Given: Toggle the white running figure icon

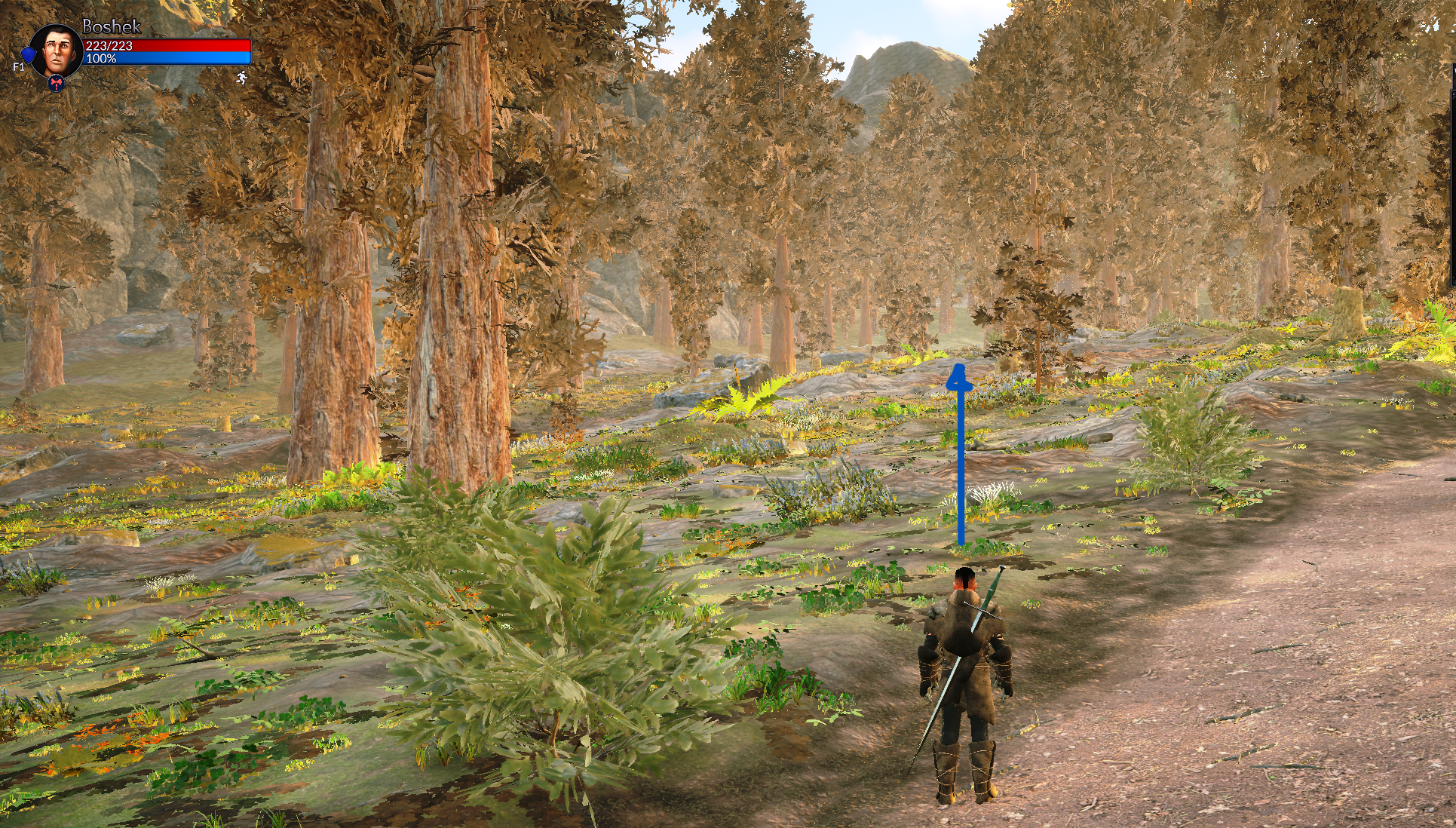Looking at the screenshot, I should 241,77.
